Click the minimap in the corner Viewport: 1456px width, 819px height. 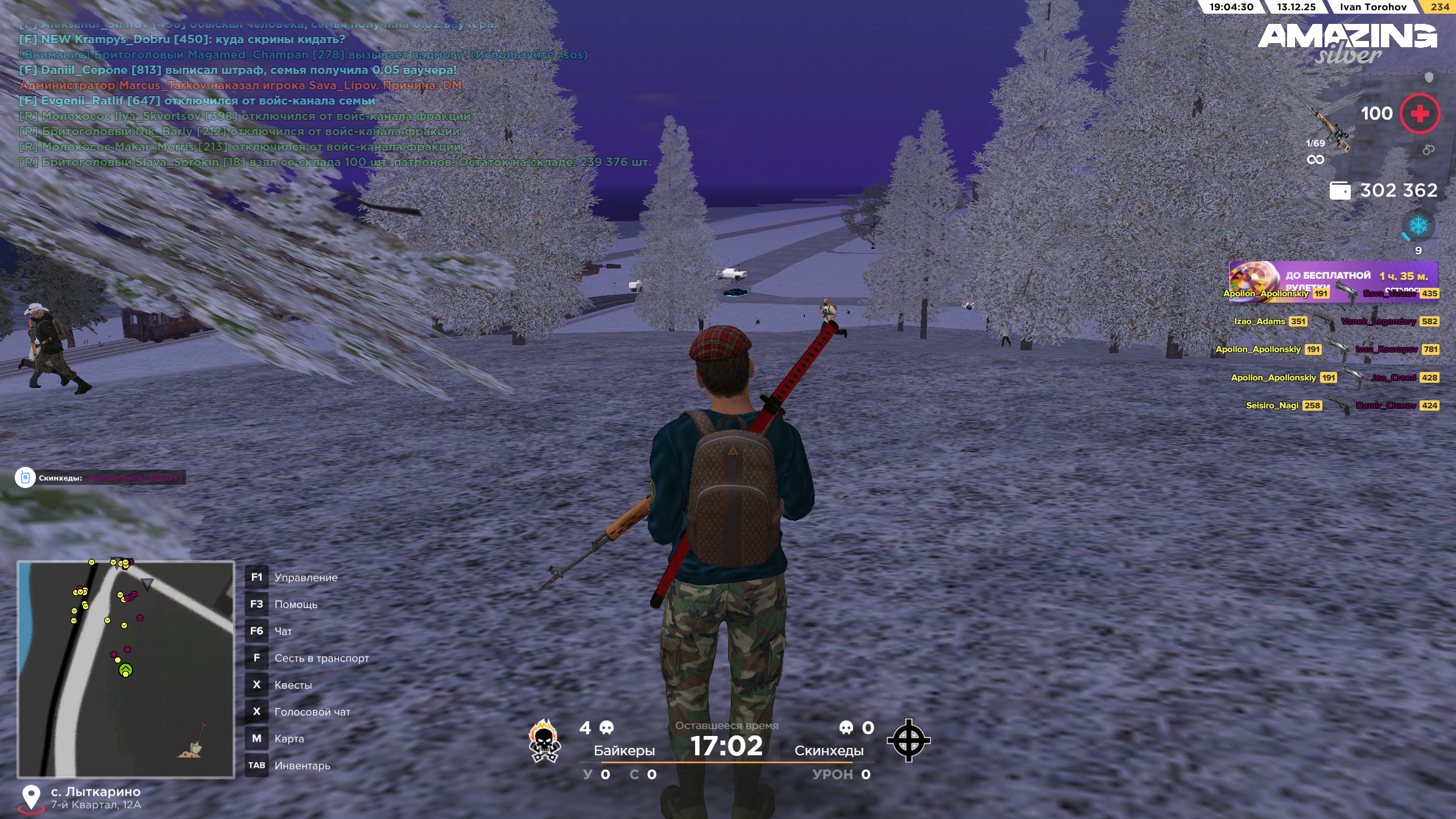[126, 669]
